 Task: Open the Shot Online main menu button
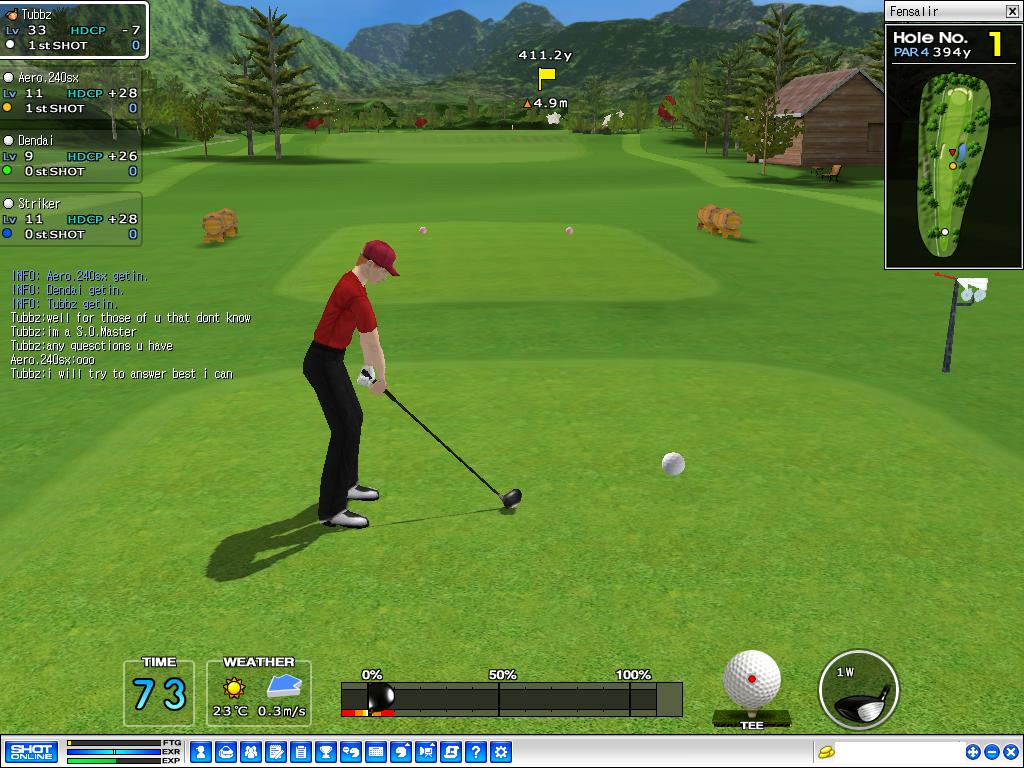31,751
